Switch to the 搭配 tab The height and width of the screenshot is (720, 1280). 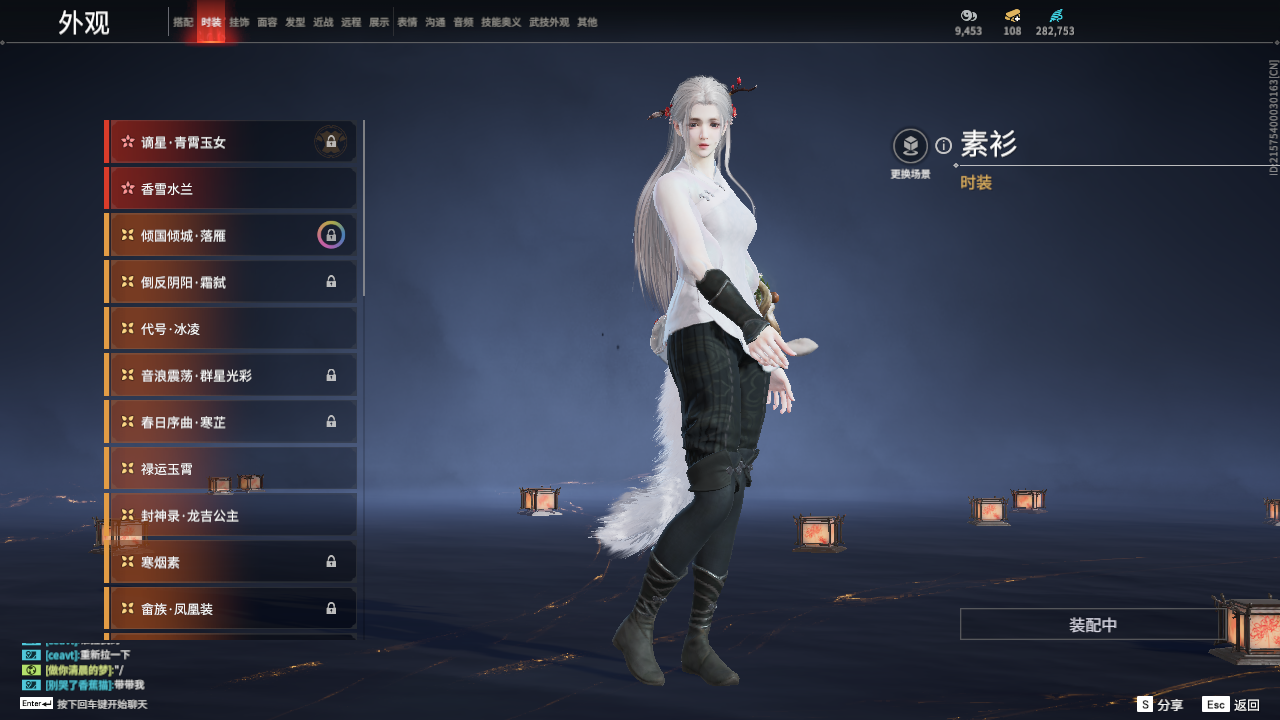tap(183, 22)
